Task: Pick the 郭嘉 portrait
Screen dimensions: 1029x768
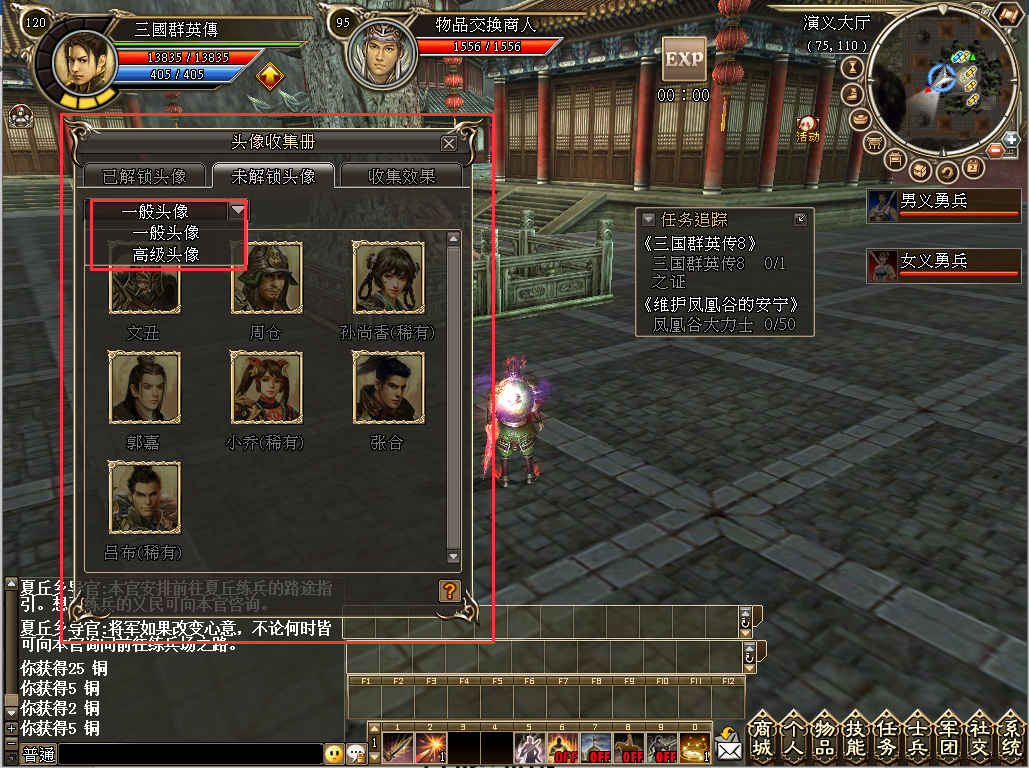Action: [x=144, y=387]
